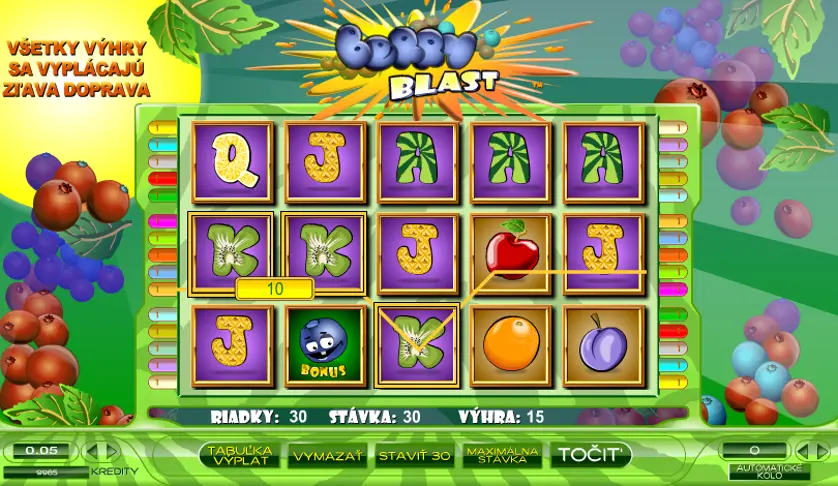This screenshot has height=486, width=838.
Task: Open the Tabuľka výplat paytable
Action: [240, 455]
